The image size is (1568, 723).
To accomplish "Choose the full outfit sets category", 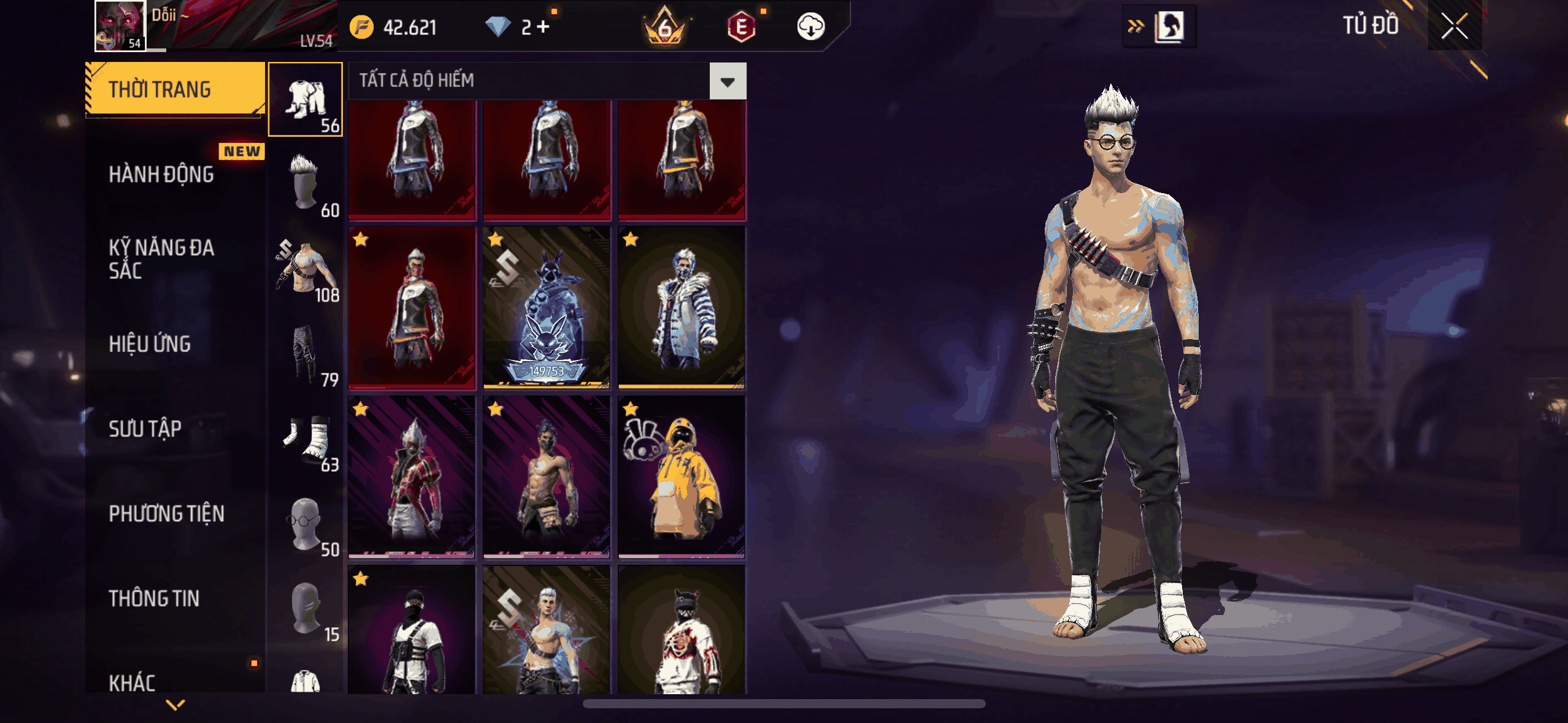I will [x=306, y=99].
